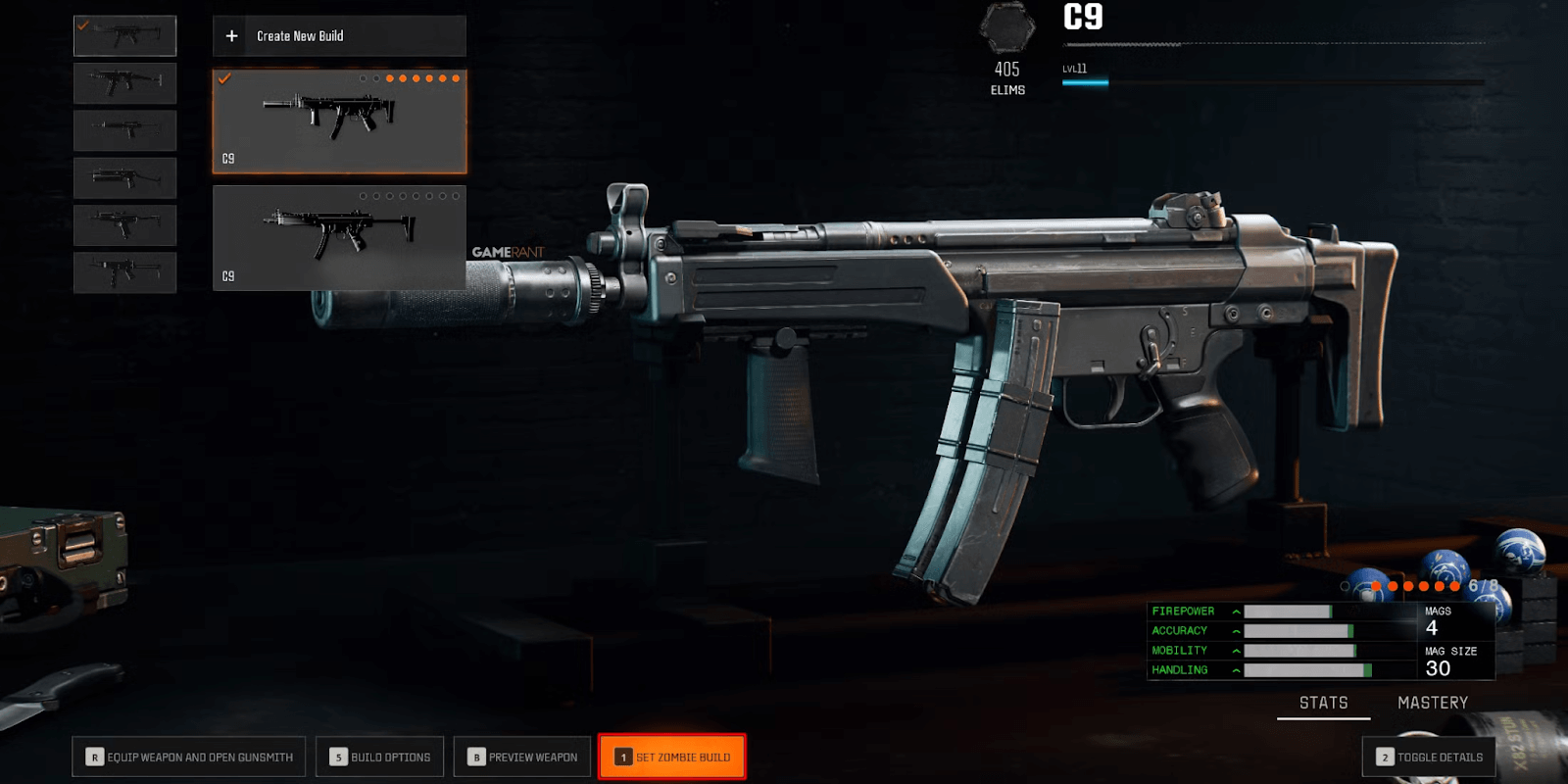Click Create New Build

tap(339, 35)
